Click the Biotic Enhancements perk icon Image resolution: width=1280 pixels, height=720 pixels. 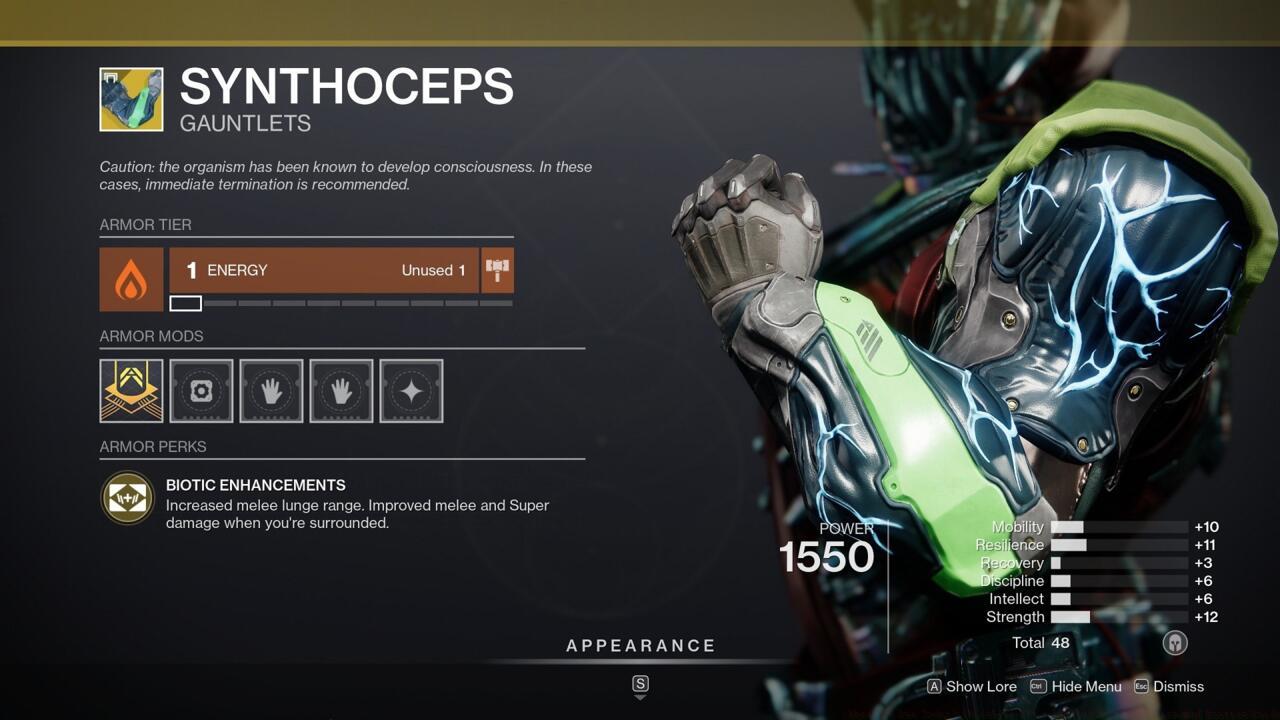[x=126, y=497]
